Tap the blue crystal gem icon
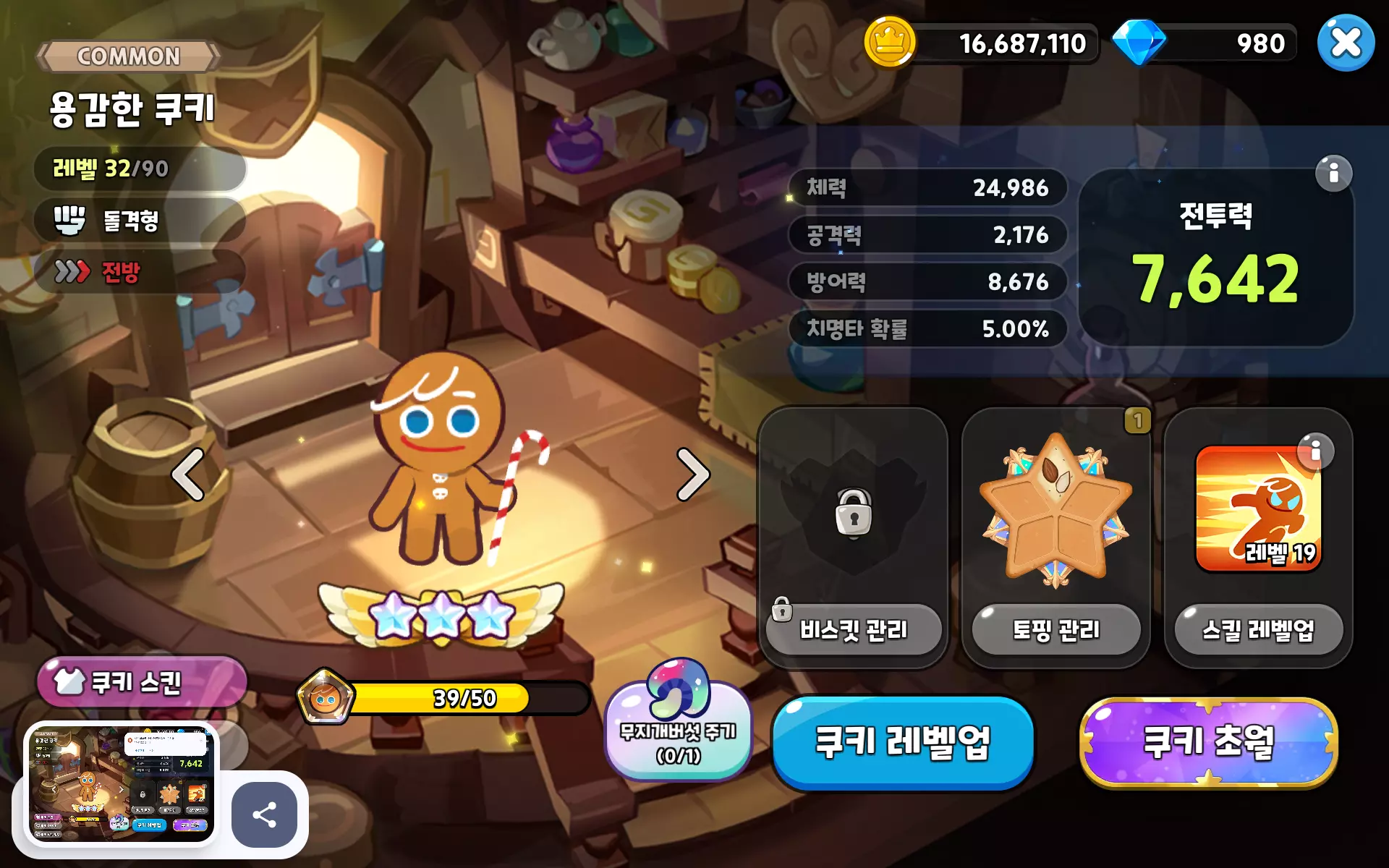Image resolution: width=1389 pixels, height=868 pixels. pyautogui.click(x=1138, y=43)
